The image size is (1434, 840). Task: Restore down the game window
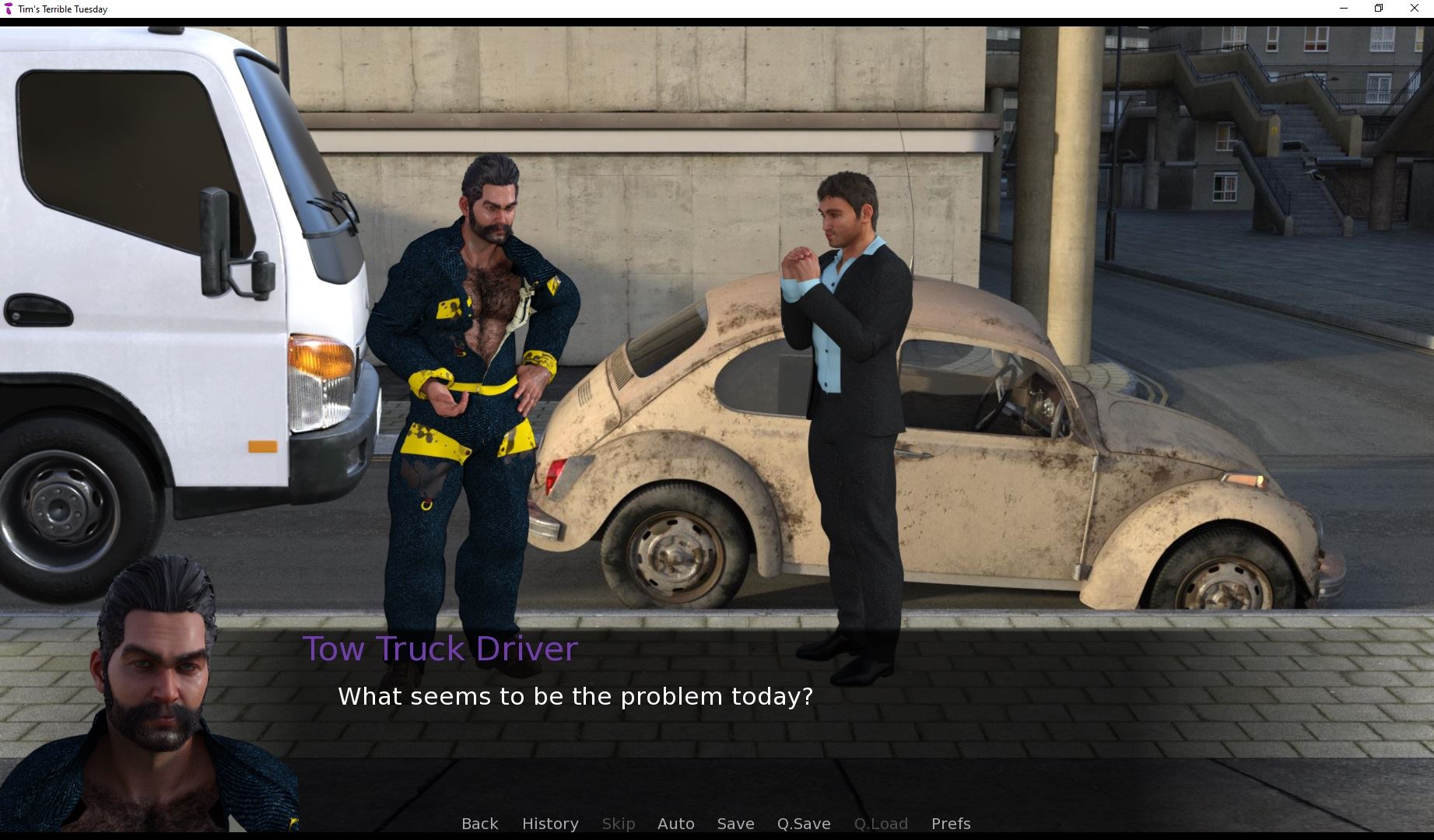click(x=1379, y=9)
